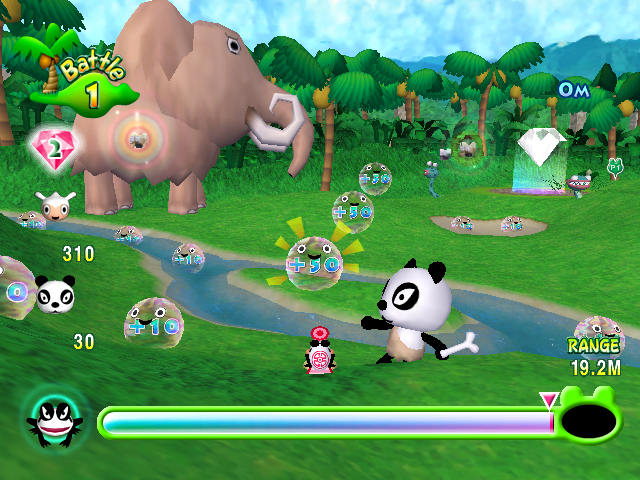Screen dimensions: 640x480
Task: Select the pink heart gem counter icon
Action: [54, 150]
